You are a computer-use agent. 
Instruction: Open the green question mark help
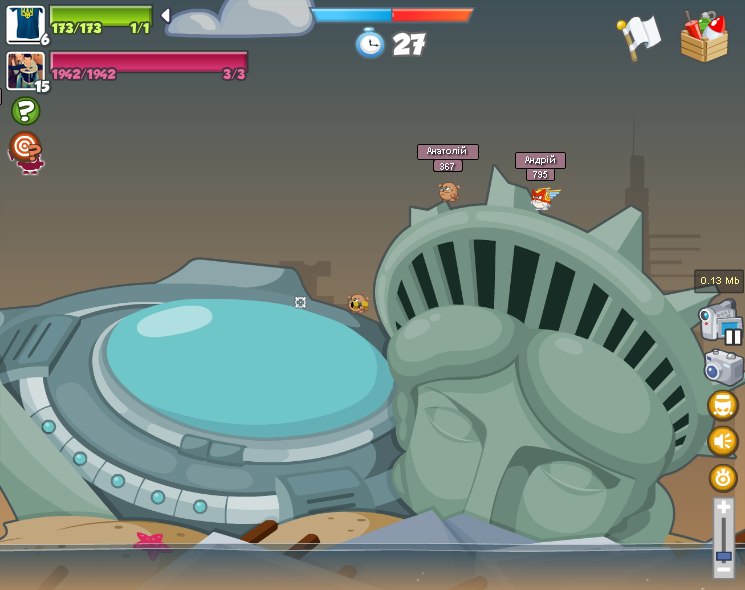point(25,111)
